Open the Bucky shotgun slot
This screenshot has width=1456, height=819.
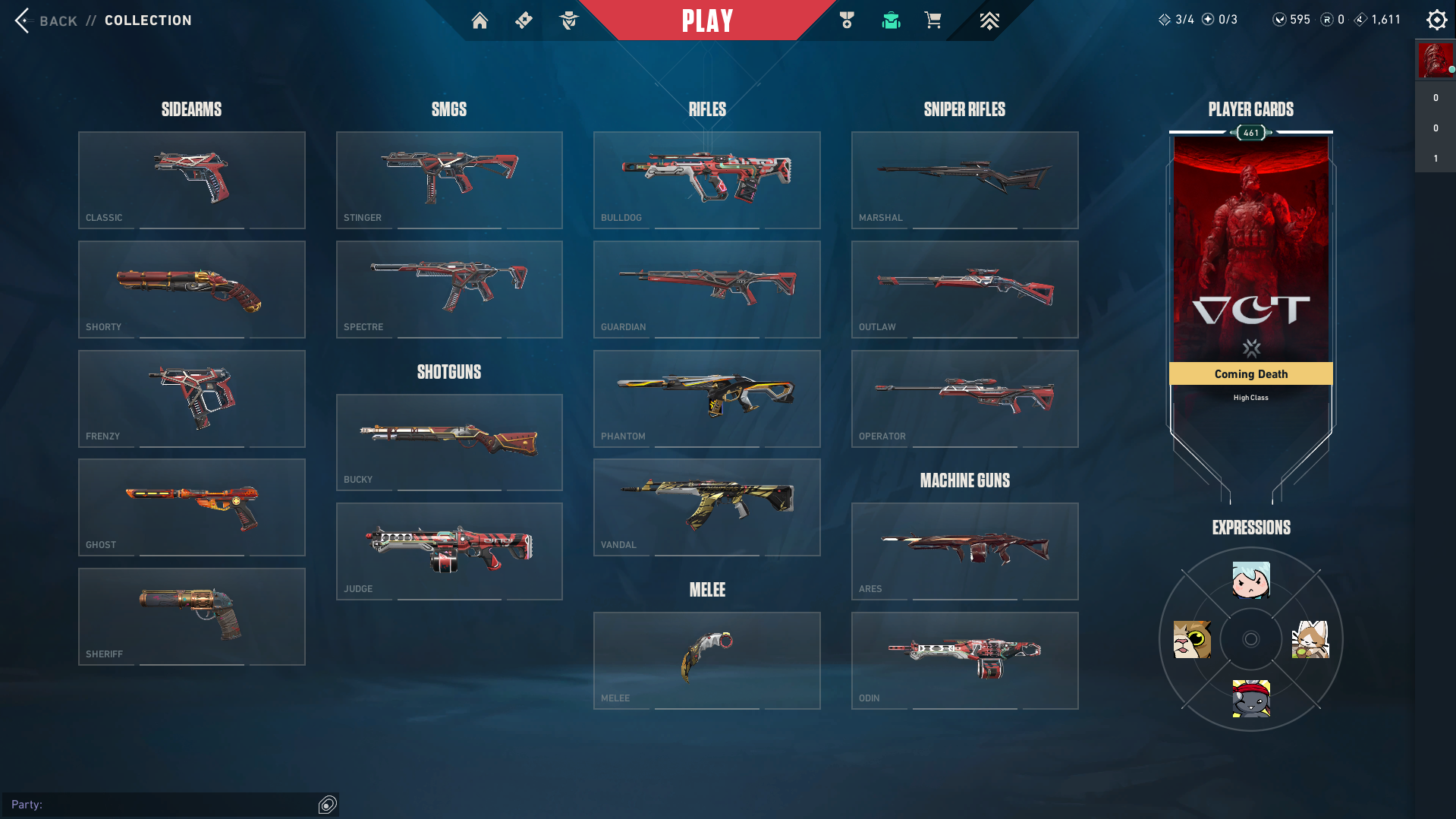(449, 442)
